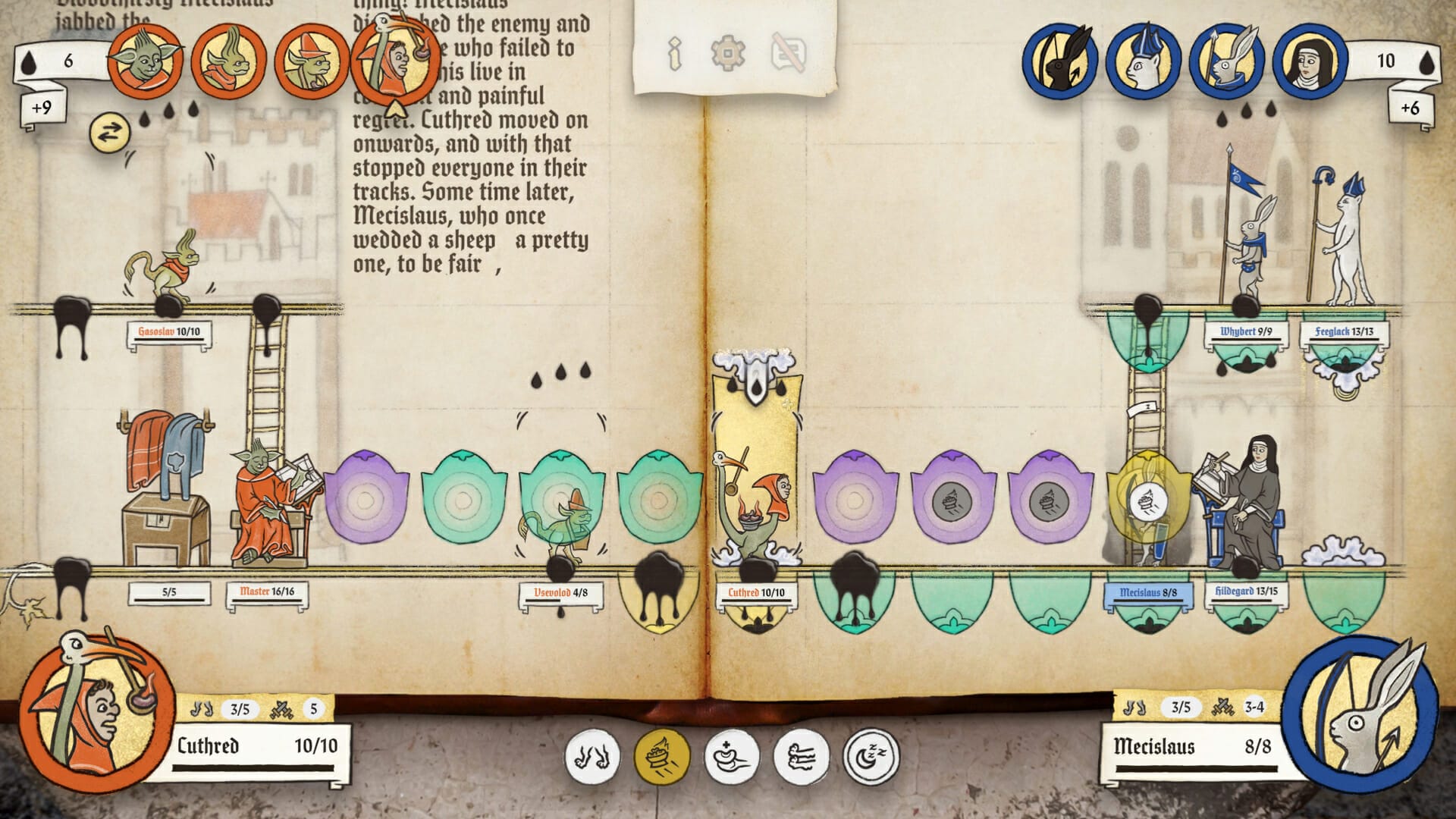Open the info panel icon
1456x819 pixels.
673,55
